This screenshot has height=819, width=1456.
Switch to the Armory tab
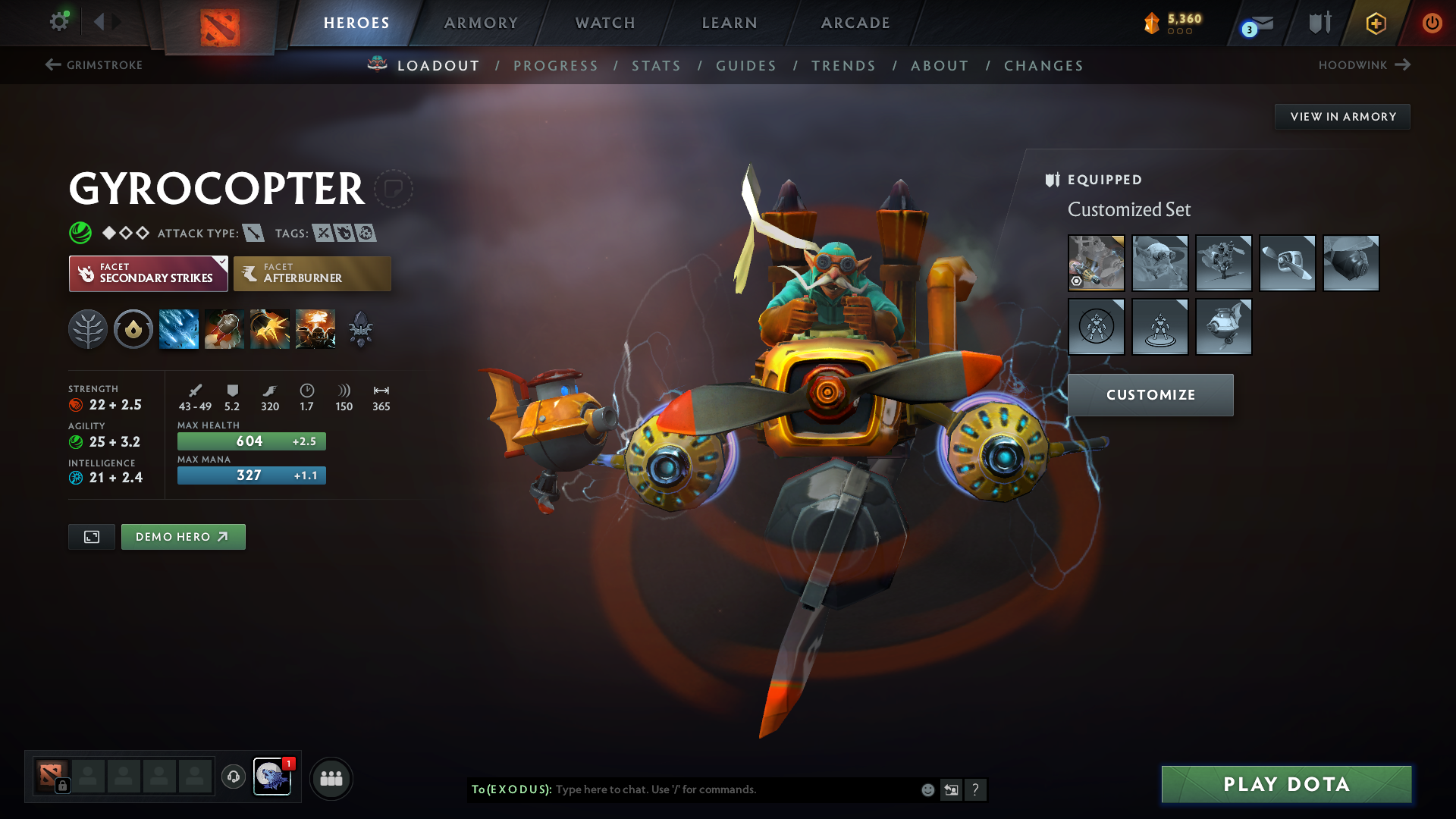point(481,23)
